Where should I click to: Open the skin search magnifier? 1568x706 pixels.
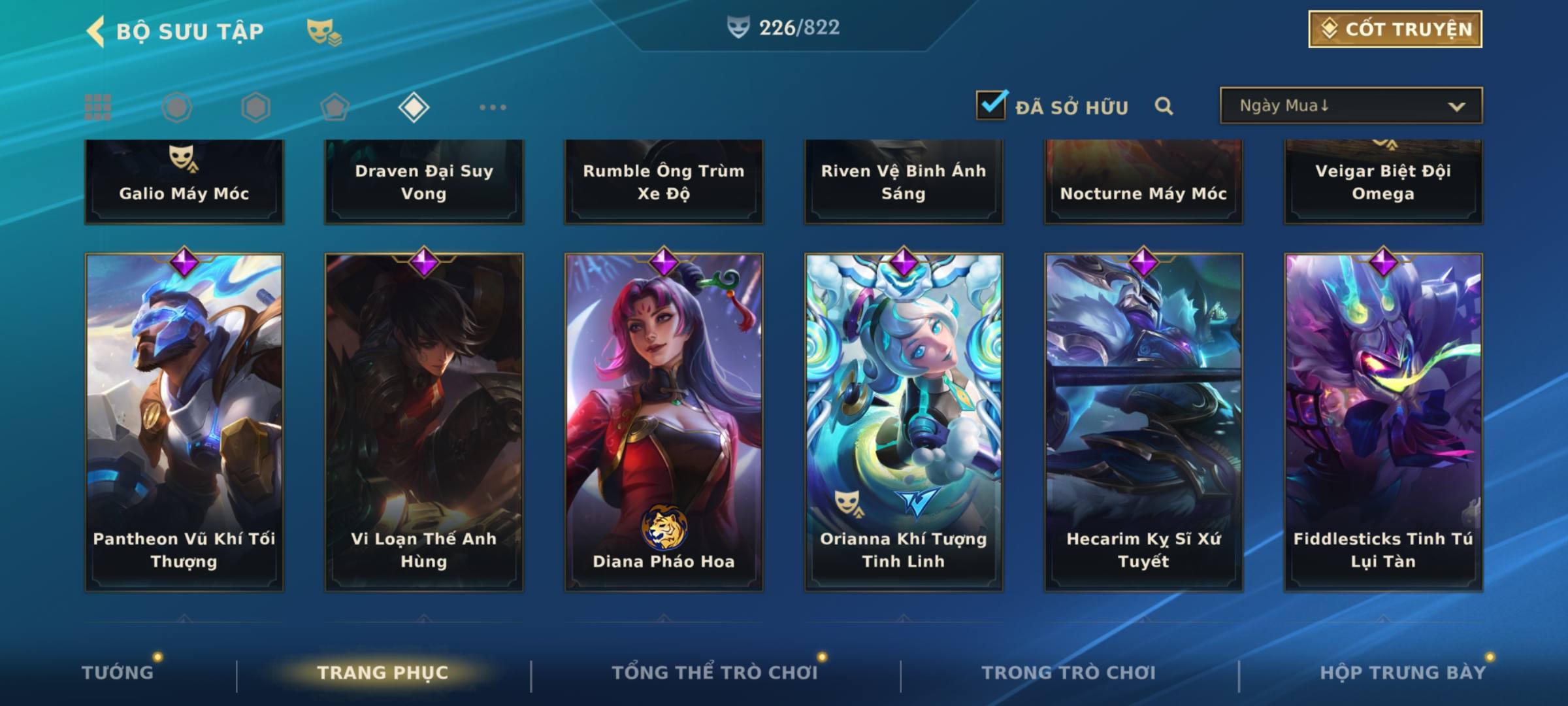coord(1164,106)
